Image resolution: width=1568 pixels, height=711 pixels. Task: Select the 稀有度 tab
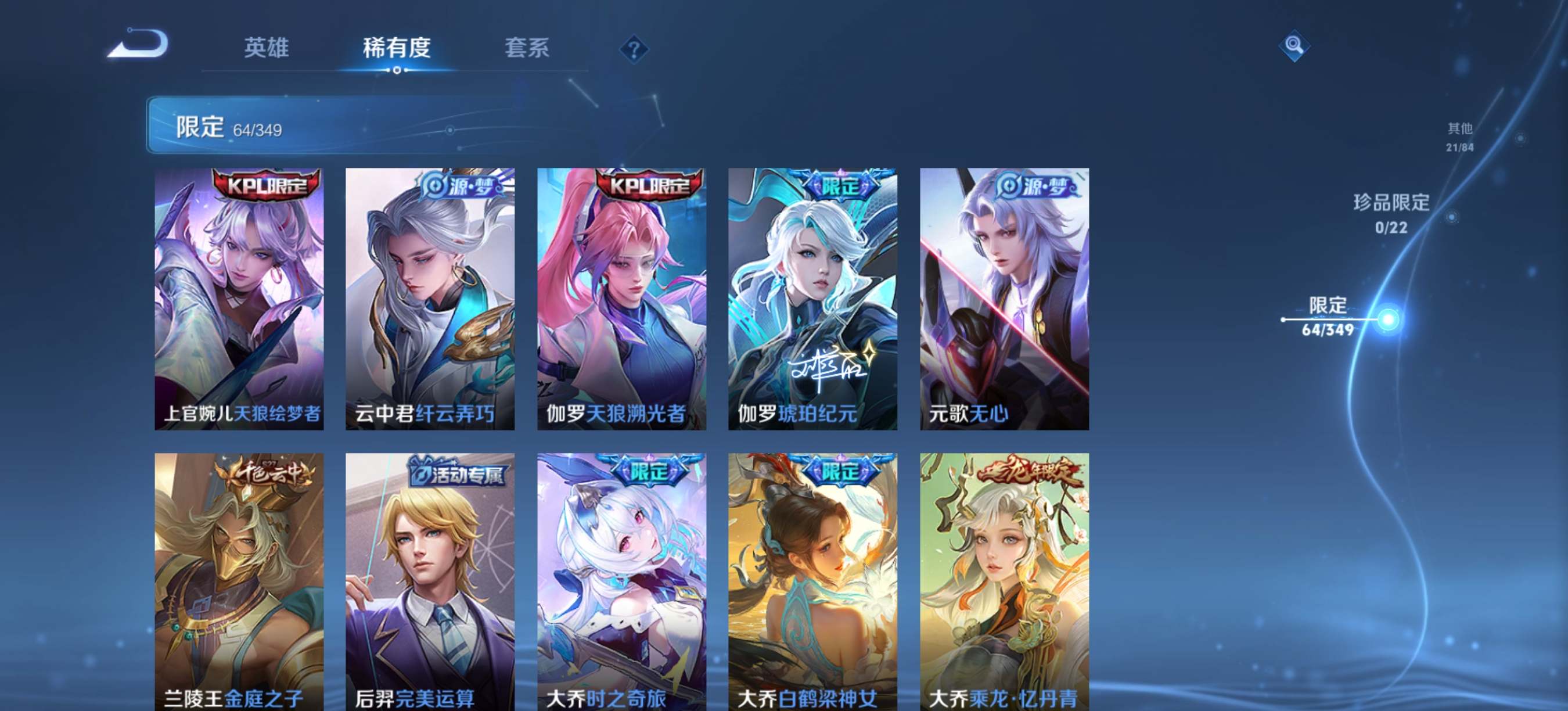(x=396, y=48)
